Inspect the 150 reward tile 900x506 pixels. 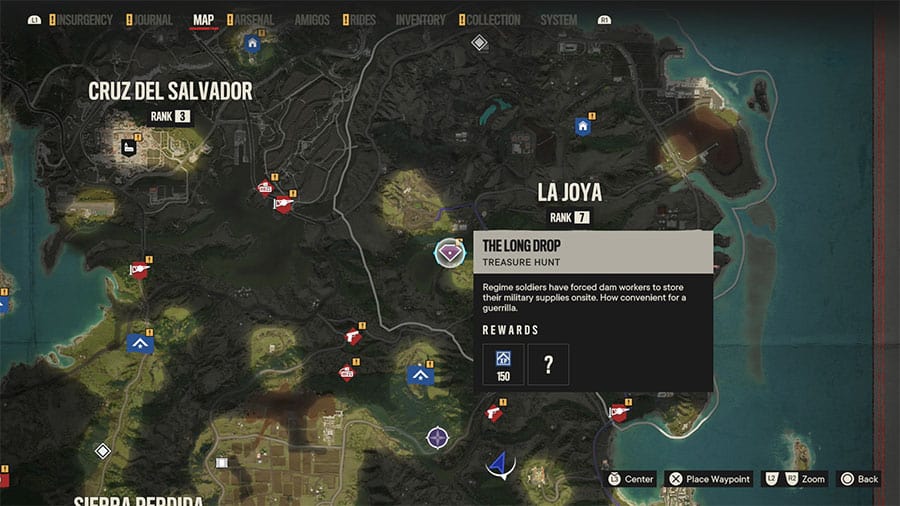pos(503,364)
